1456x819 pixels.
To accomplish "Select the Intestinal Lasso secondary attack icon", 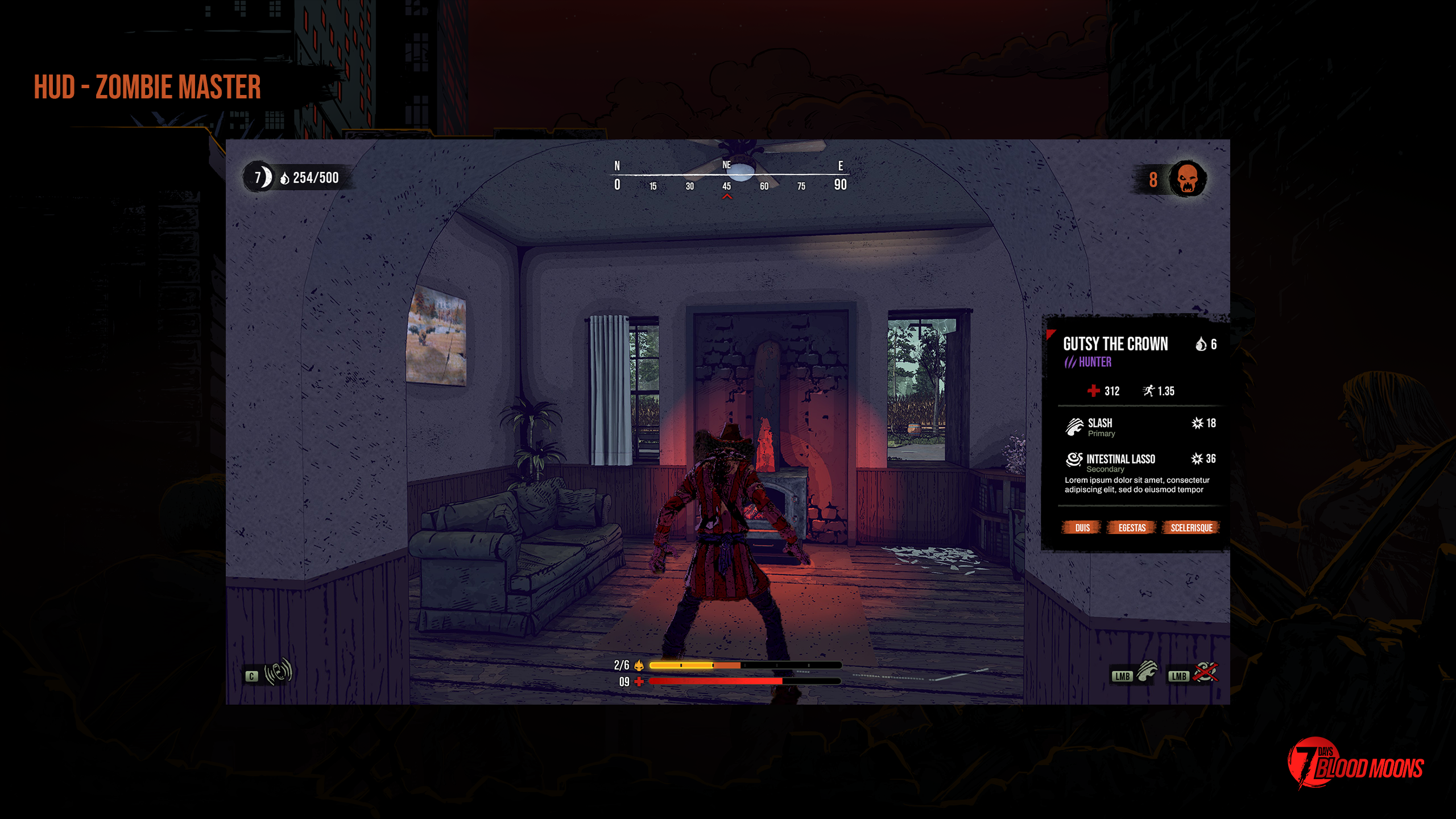I will tap(1074, 460).
